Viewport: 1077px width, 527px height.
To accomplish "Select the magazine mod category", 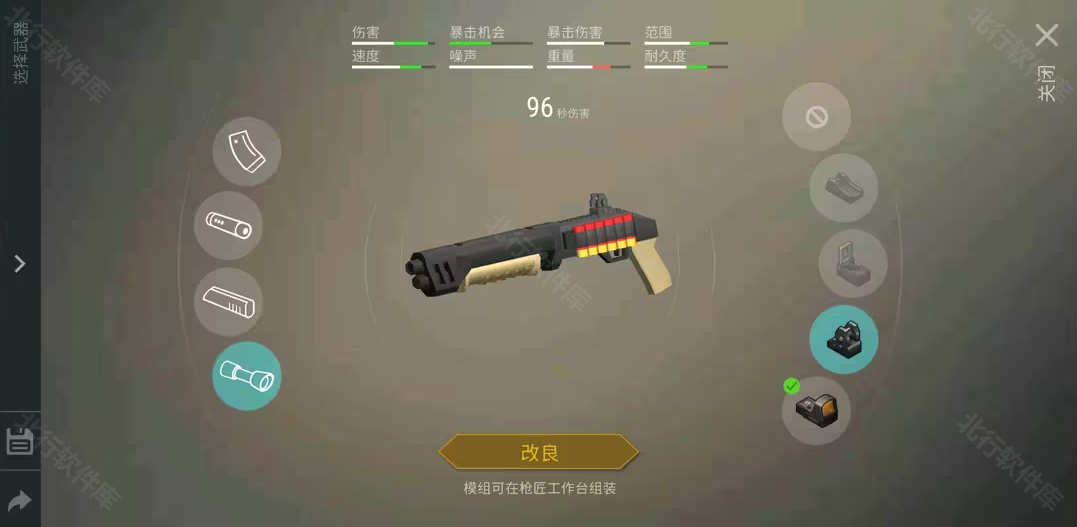I will pos(246,152).
